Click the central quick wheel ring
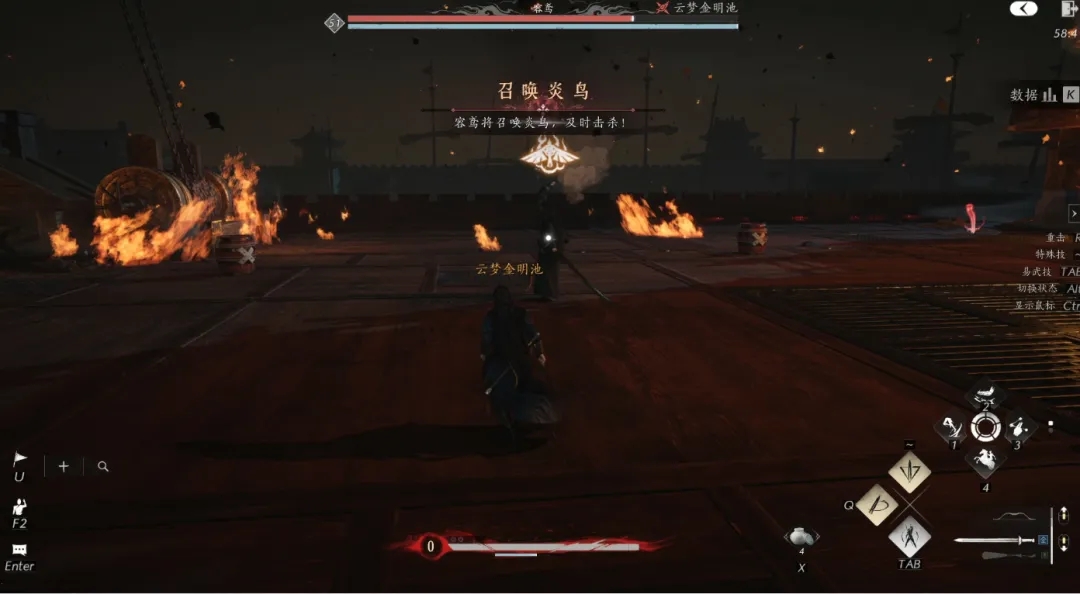This screenshot has height=594, width=1080. pyautogui.click(x=985, y=428)
